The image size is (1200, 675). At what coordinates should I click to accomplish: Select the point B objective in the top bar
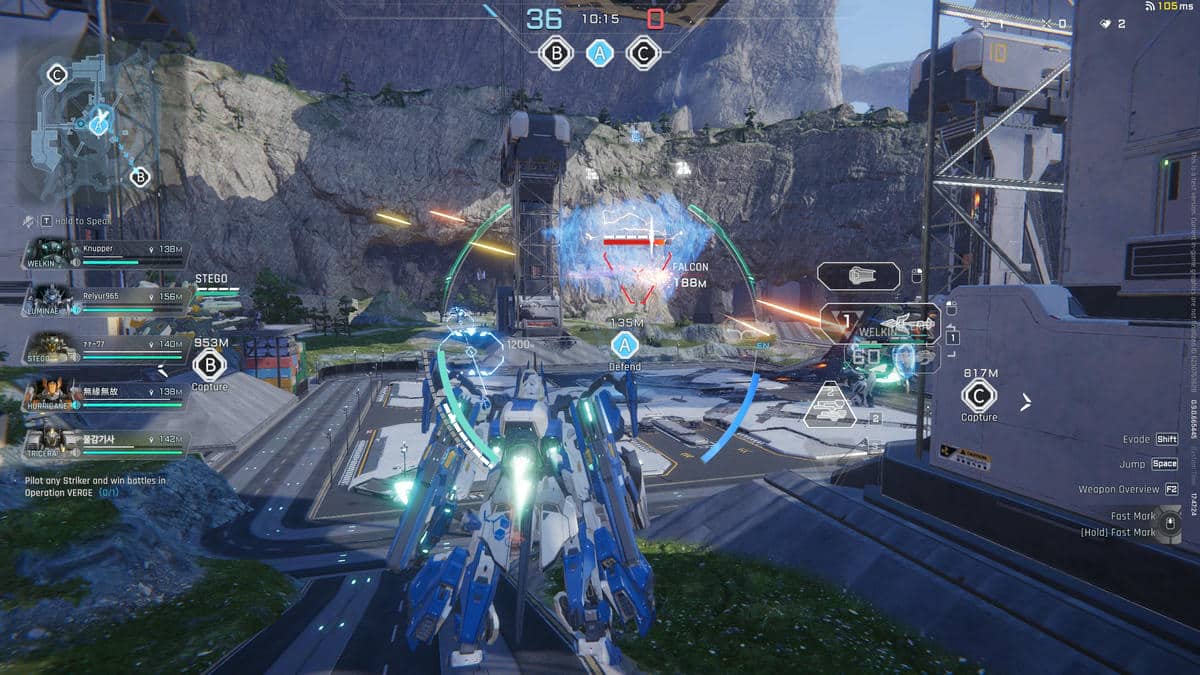pos(556,53)
